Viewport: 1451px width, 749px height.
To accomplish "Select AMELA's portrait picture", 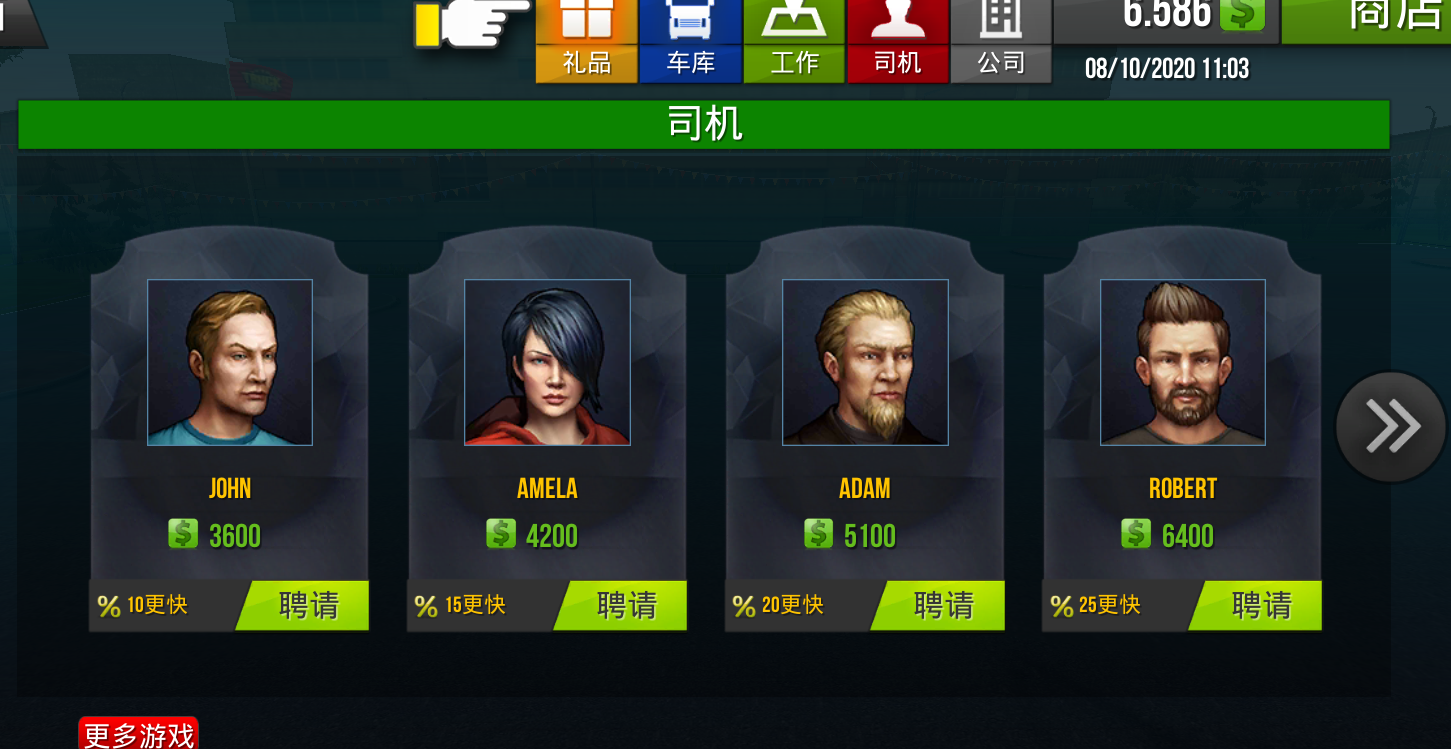I will pyautogui.click(x=546, y=362).
